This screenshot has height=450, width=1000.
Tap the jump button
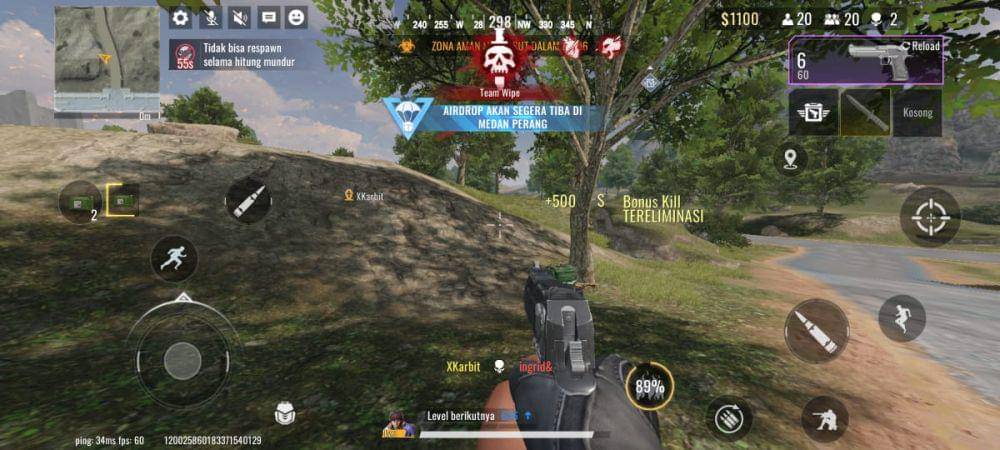tap(902, 318)
